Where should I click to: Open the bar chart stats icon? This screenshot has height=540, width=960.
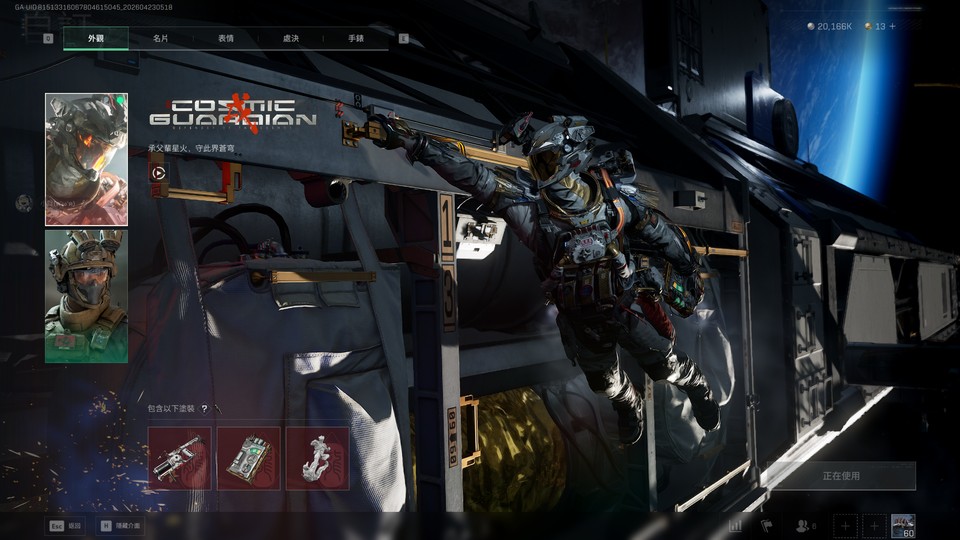(x=736, y=525)
